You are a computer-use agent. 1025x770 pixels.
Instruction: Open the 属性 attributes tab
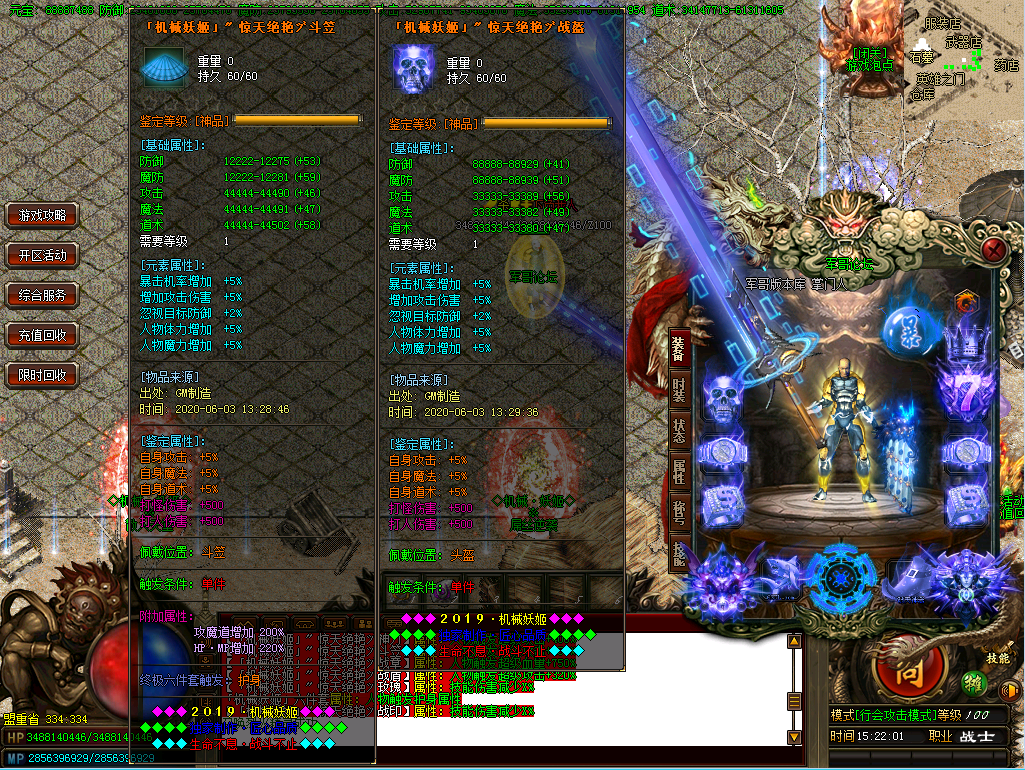(x=679, y=473)
